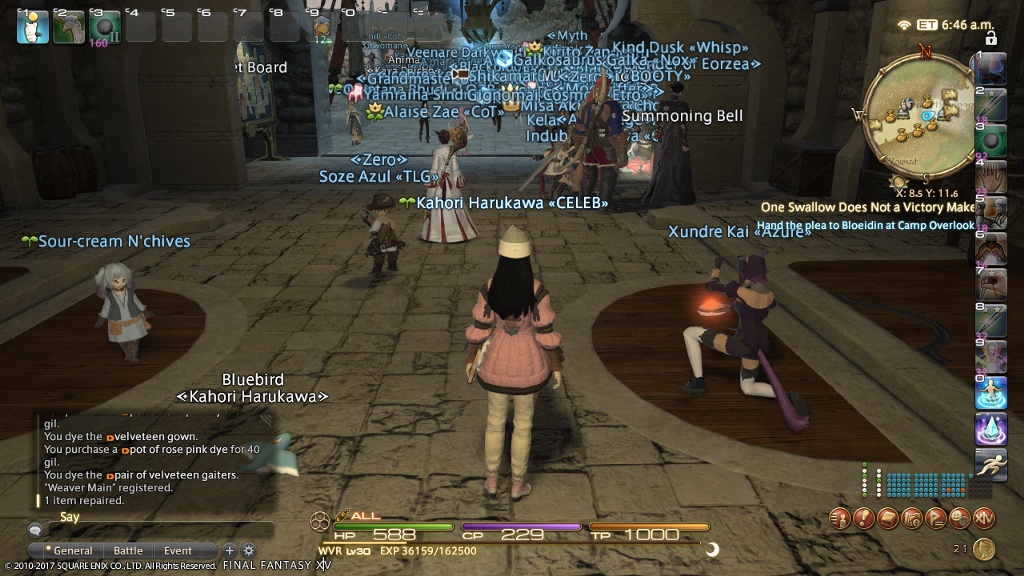Open the chat mode speech bubble selector

click(36, 530)
